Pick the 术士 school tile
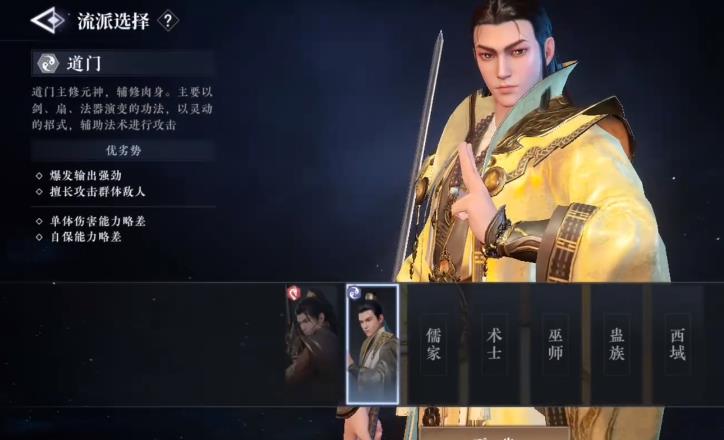The image size is (724, 440). click(x=494, y=343)
